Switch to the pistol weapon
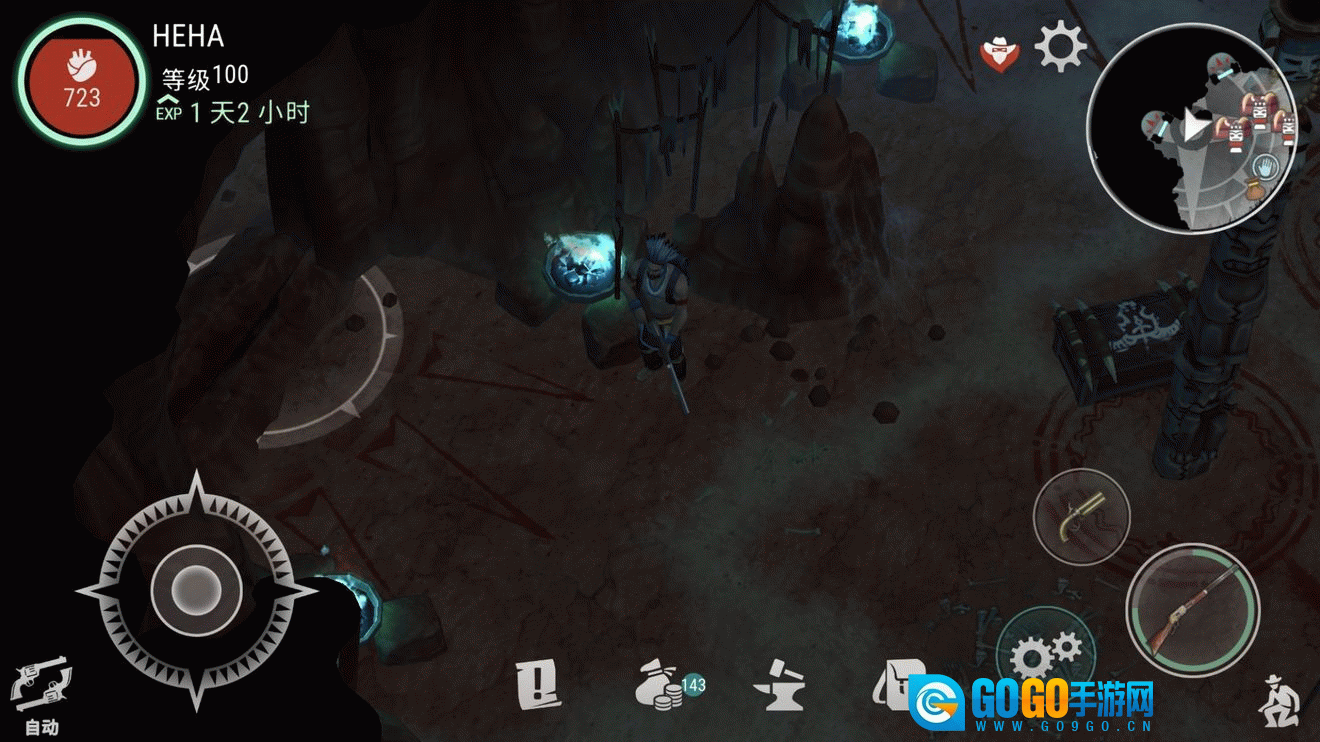The width and height of the screenshot is (1320, 742). pos(1081,517)
